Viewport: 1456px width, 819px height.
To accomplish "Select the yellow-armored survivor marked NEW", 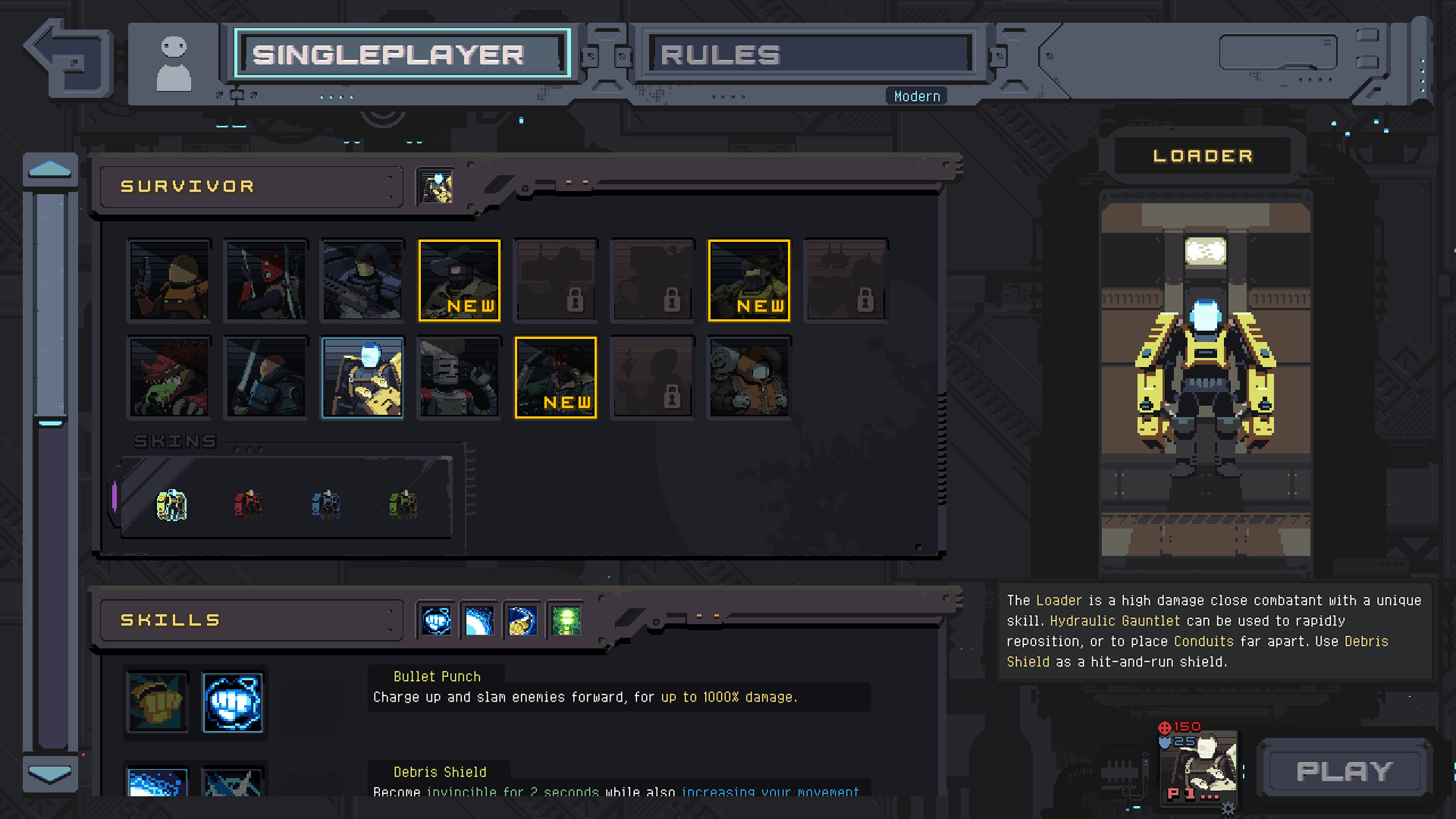I will pos(748,280).
